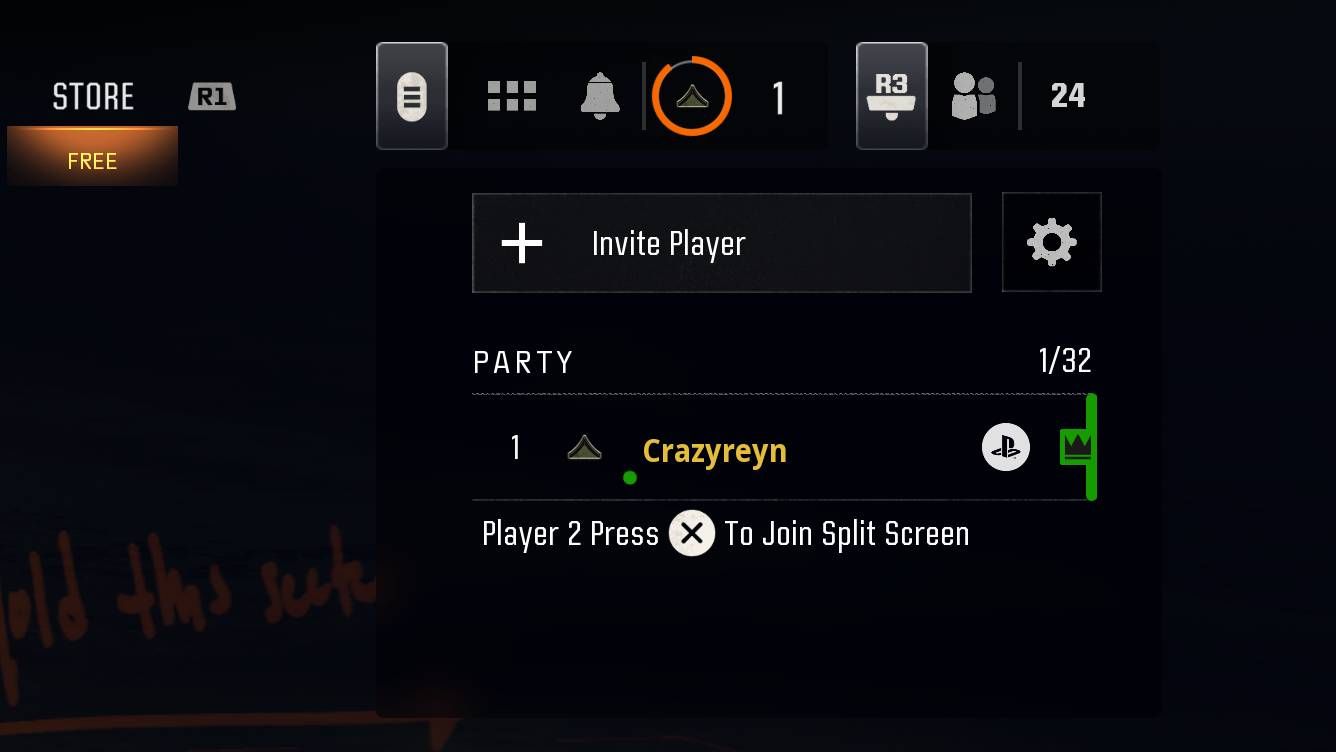The height and width of the screenshot is (752, 1336).
Task: Select the tent rank badge inside orange circle
Action: [693, 98]
